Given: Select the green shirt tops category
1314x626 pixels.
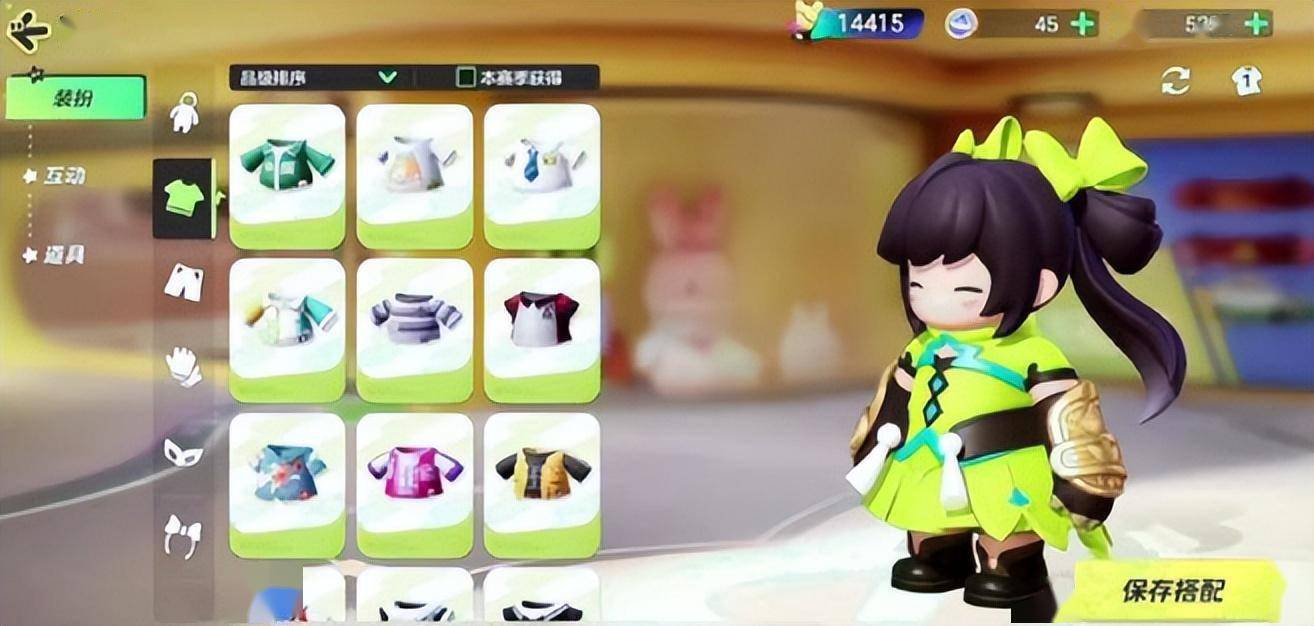Looking at the screenshot, I should (183, 198).
